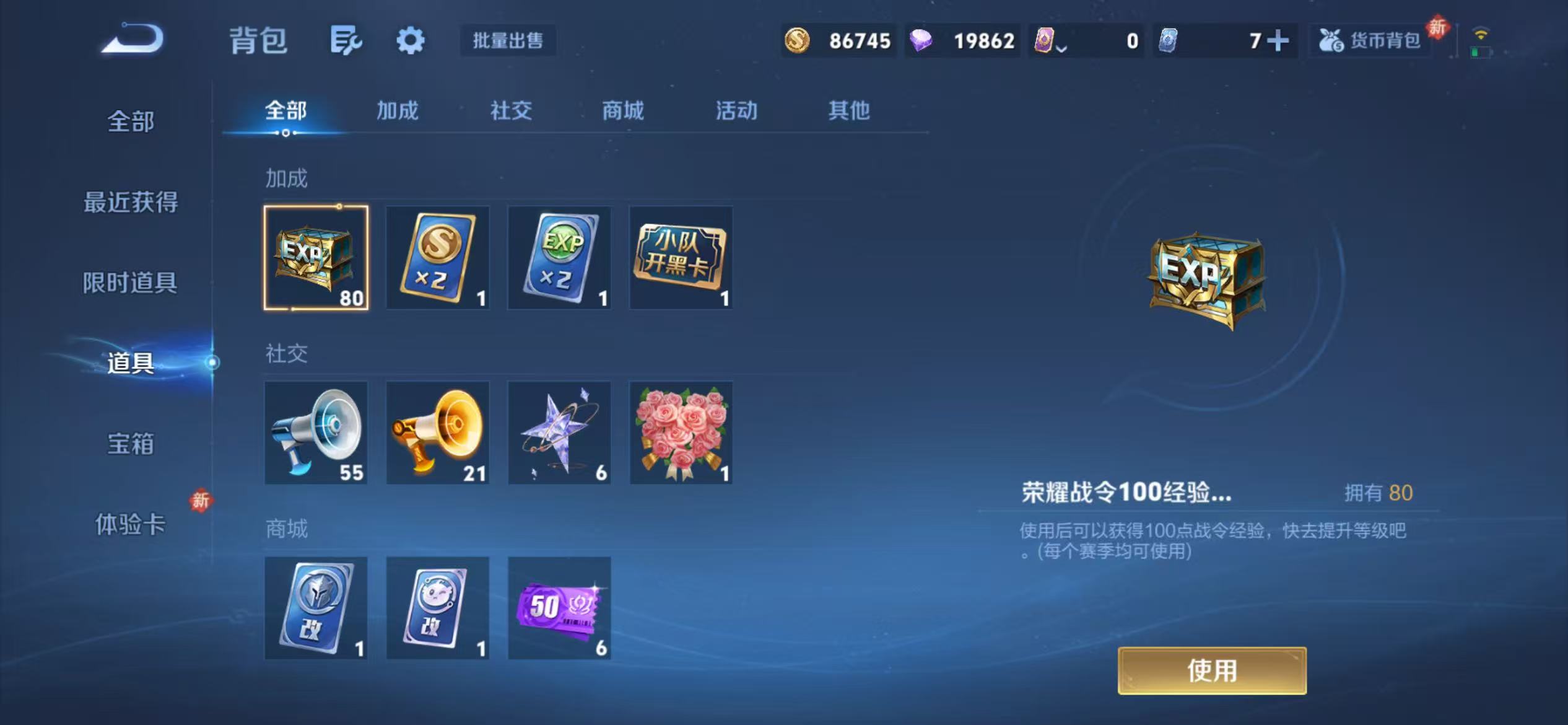
Task: Select the silver megaphone item with count 55
Action: (x=316, y=433)
